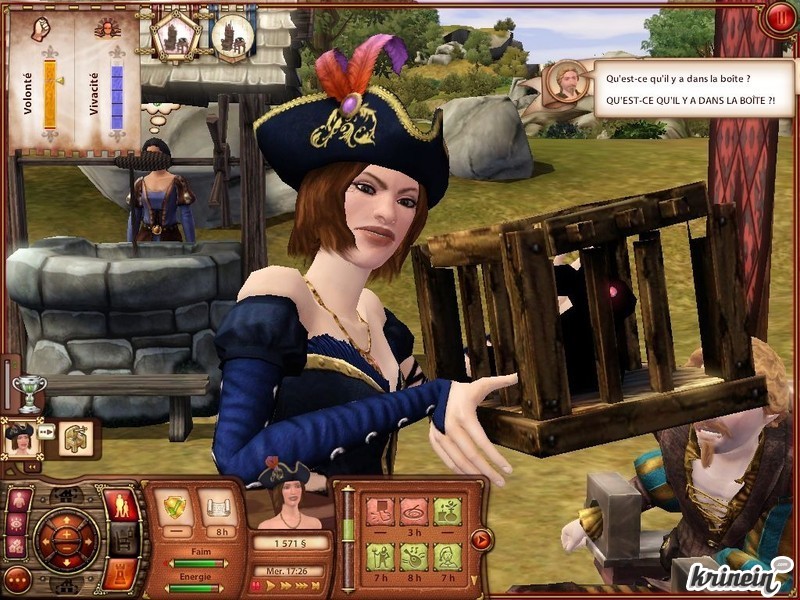Select the round throne banner icon

coord(232,37)
